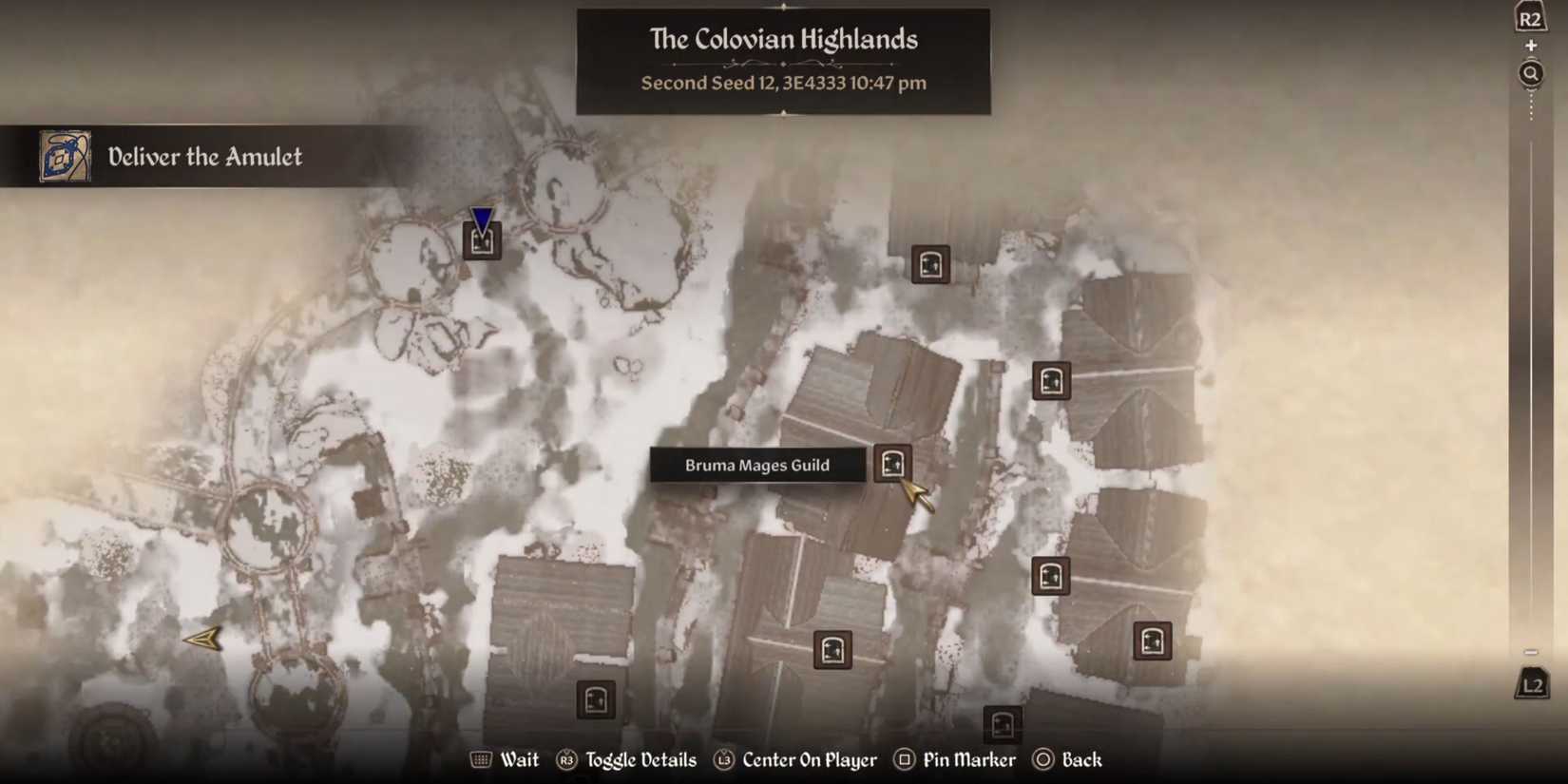Image resolution: width=1568 pixels, height=784 pixels.
Task: Select the door icon in the top right district
Action: (930, 265)
